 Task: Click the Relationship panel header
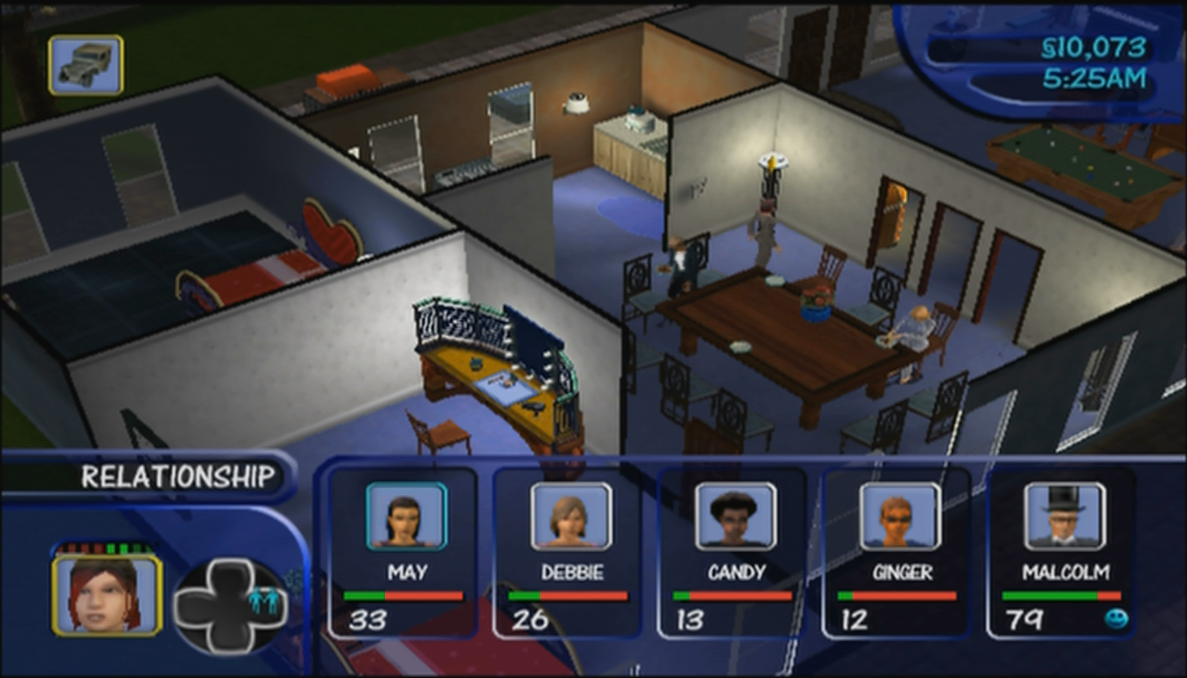click(177, 477)
